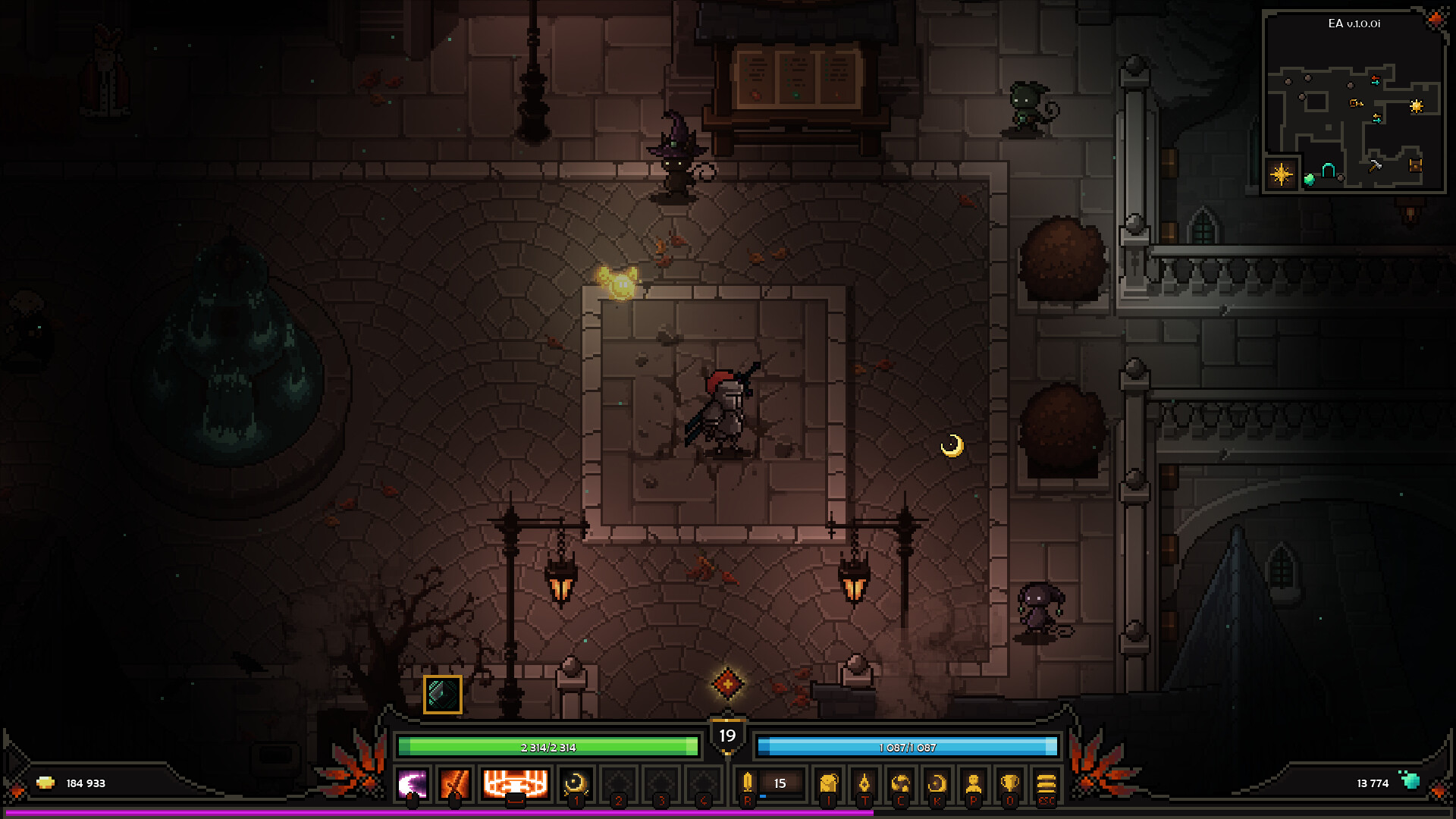Open the swirl icon labeled C
The image size is (1456, 819).
(x=901, y=784)
